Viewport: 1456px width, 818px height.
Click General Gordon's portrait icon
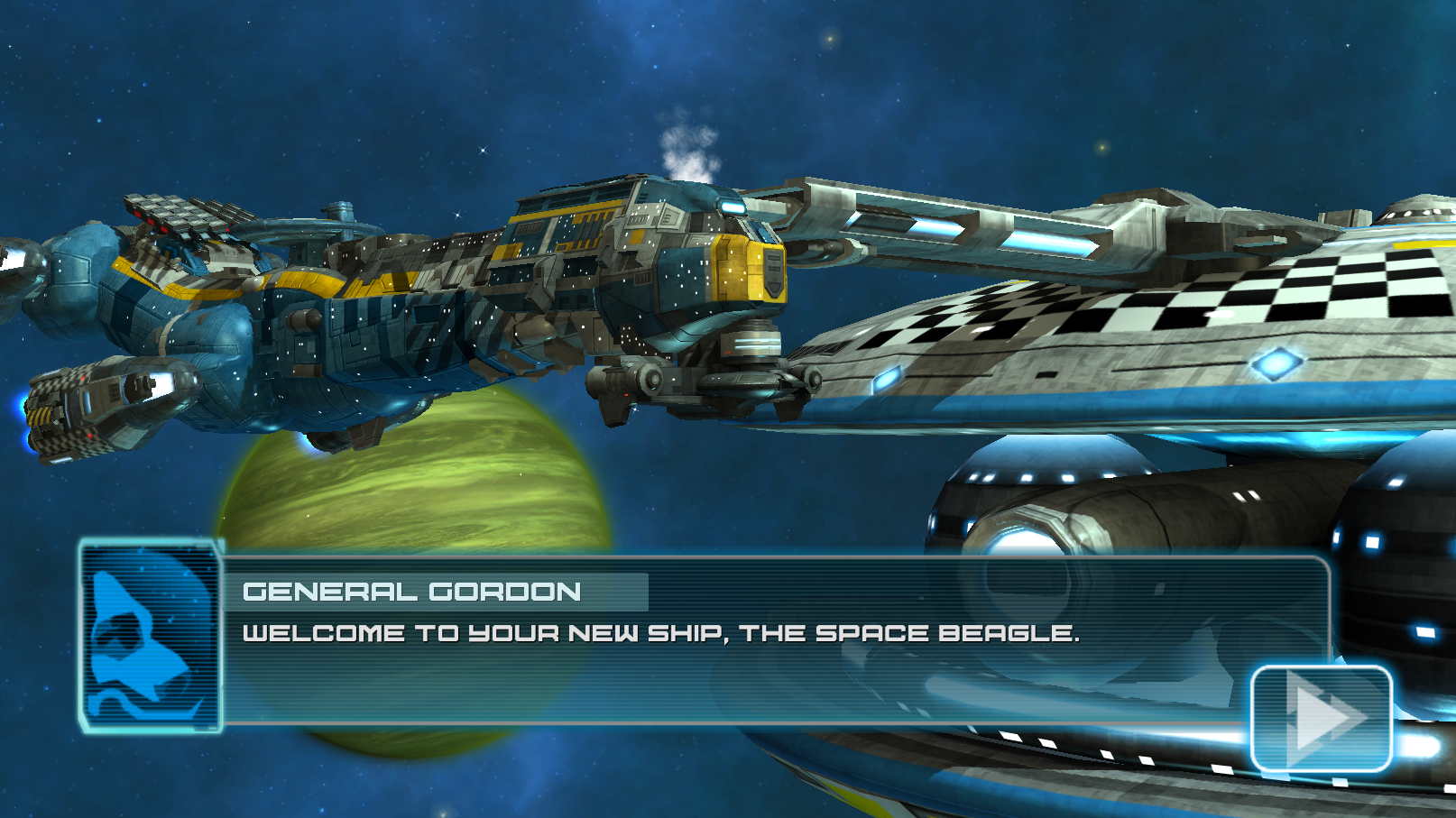(151, 637)
